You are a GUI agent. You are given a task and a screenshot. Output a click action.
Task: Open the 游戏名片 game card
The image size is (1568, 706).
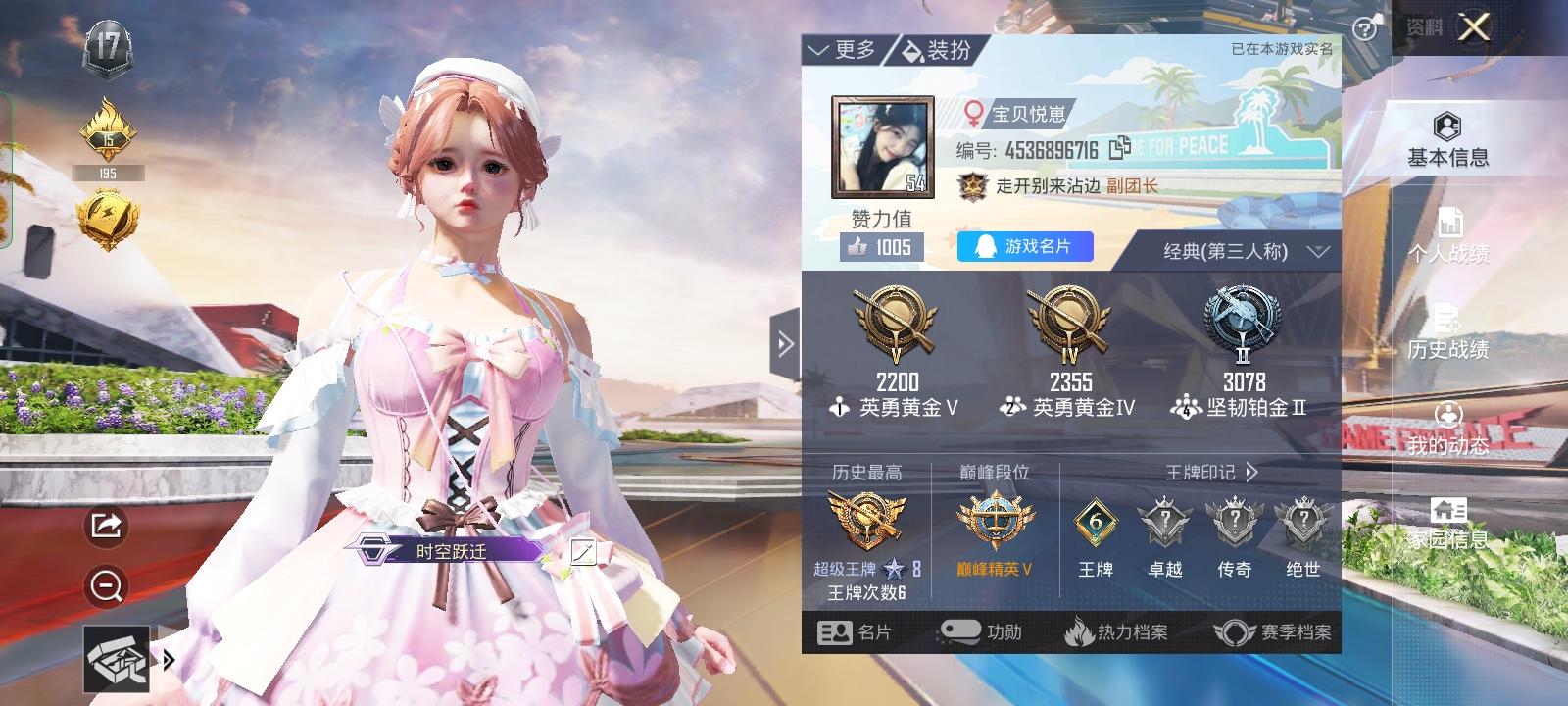1026,246
